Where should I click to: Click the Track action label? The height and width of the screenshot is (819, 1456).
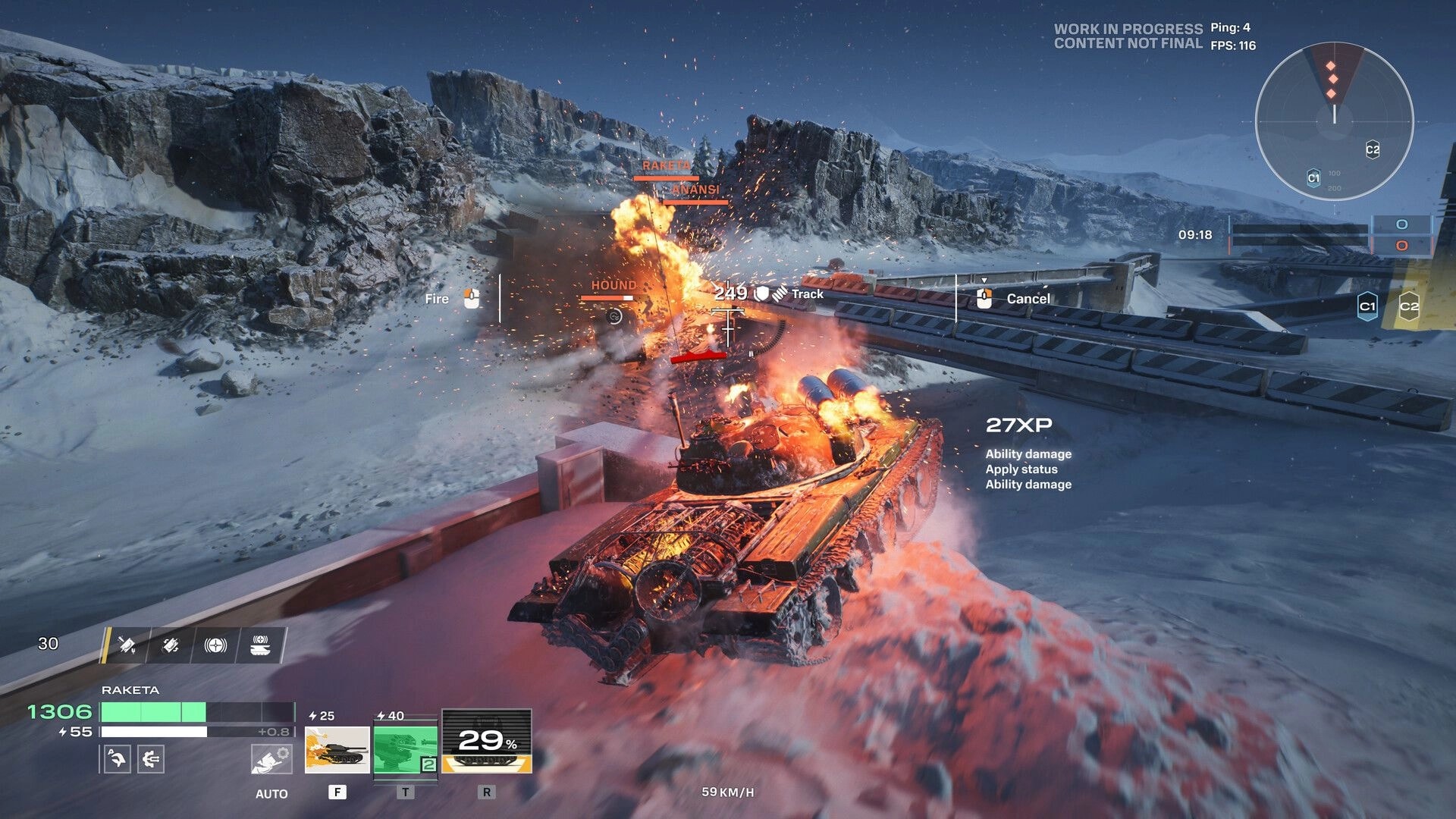(x=807, y=293)
